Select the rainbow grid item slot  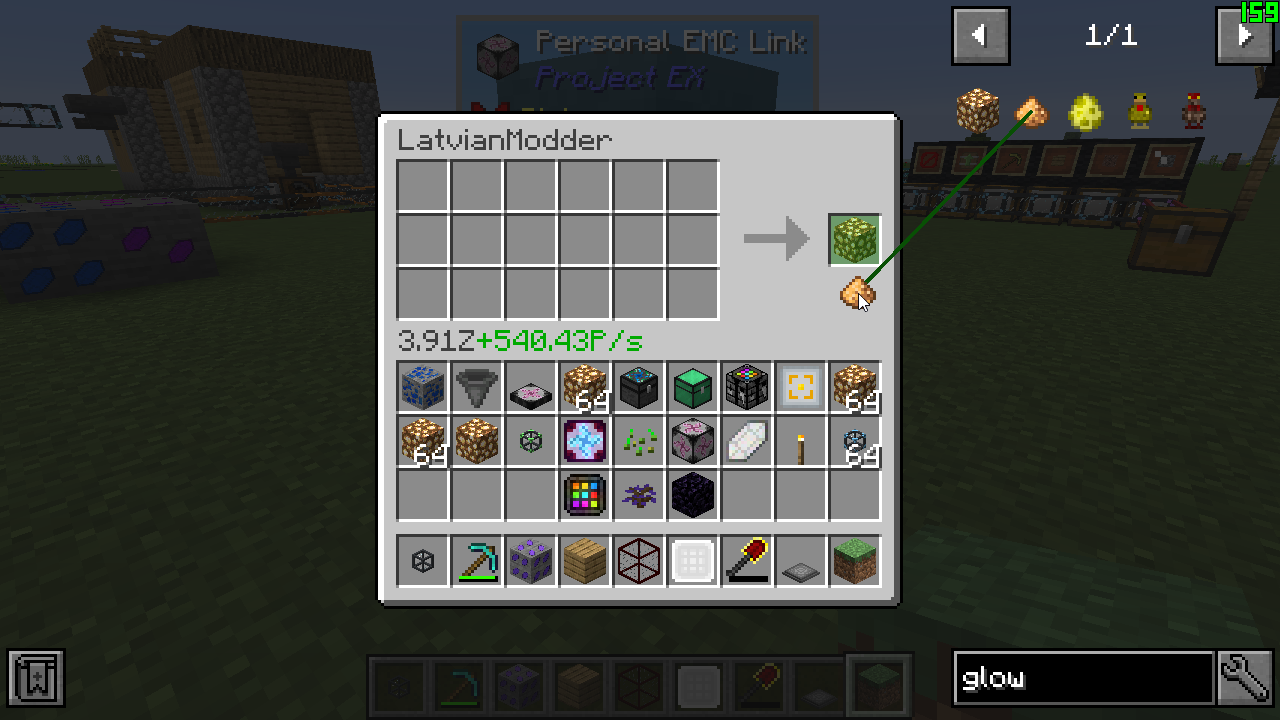[x=585, y=496]
